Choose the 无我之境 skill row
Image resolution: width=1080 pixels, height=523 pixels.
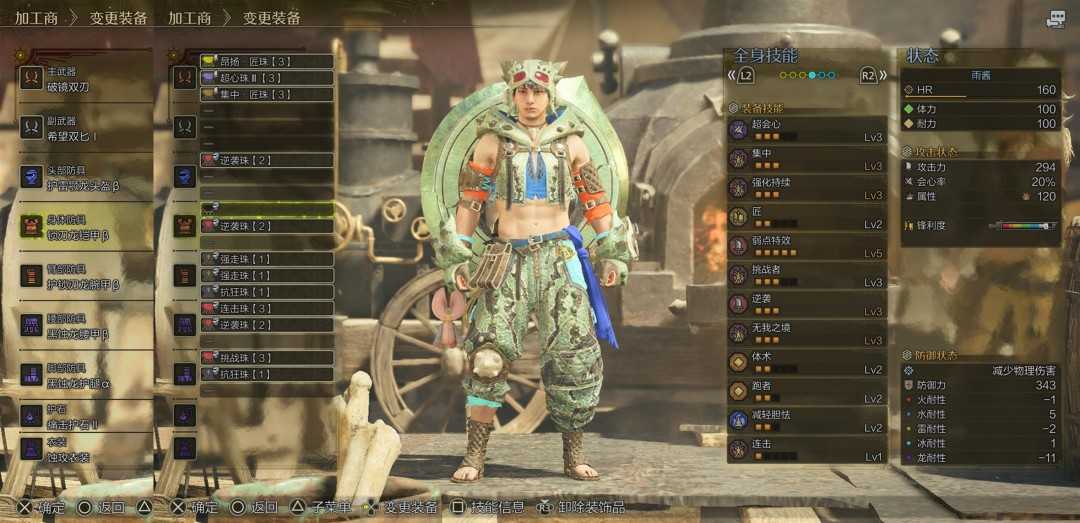[x=806, y=333]
